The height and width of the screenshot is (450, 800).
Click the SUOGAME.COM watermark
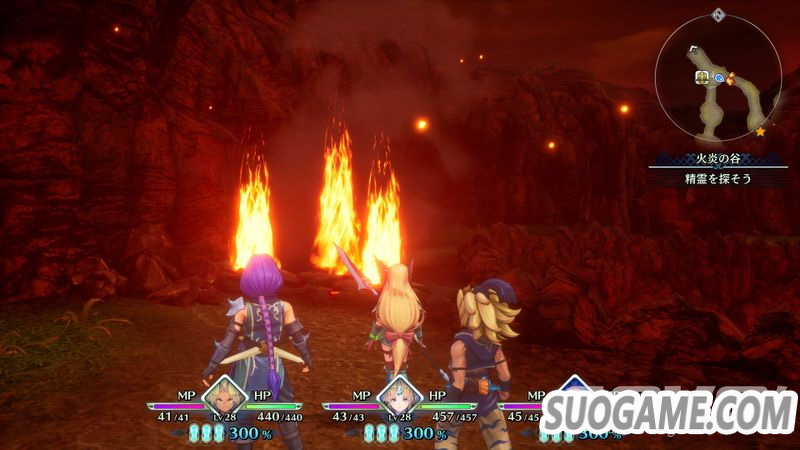pos(668,411)
